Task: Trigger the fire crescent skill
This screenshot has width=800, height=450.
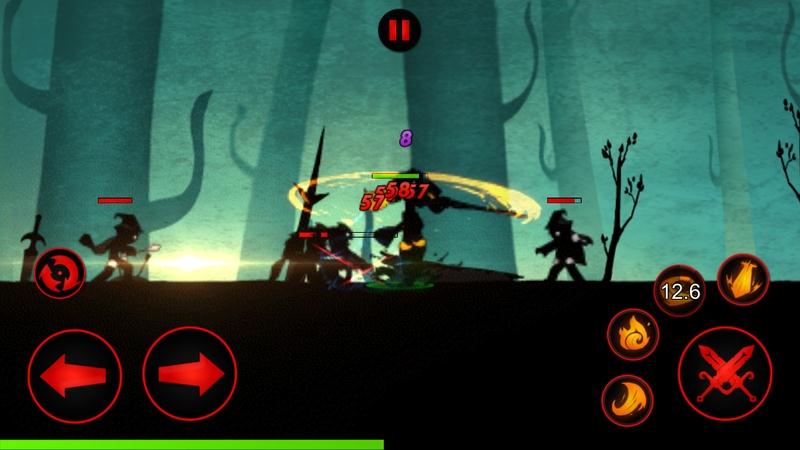Action: [x=627, y=400]
